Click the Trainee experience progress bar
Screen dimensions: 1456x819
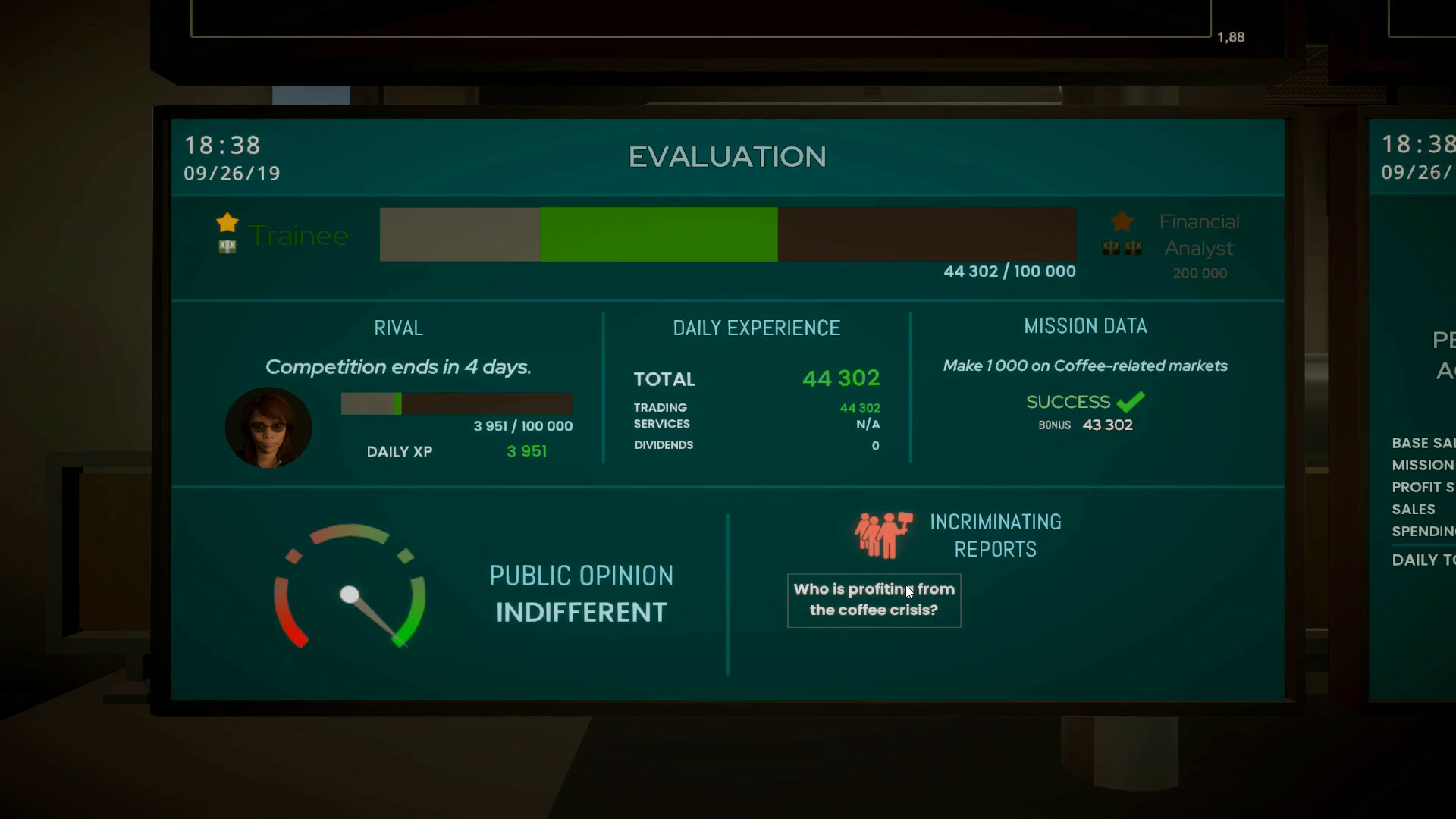pos(726,234)
